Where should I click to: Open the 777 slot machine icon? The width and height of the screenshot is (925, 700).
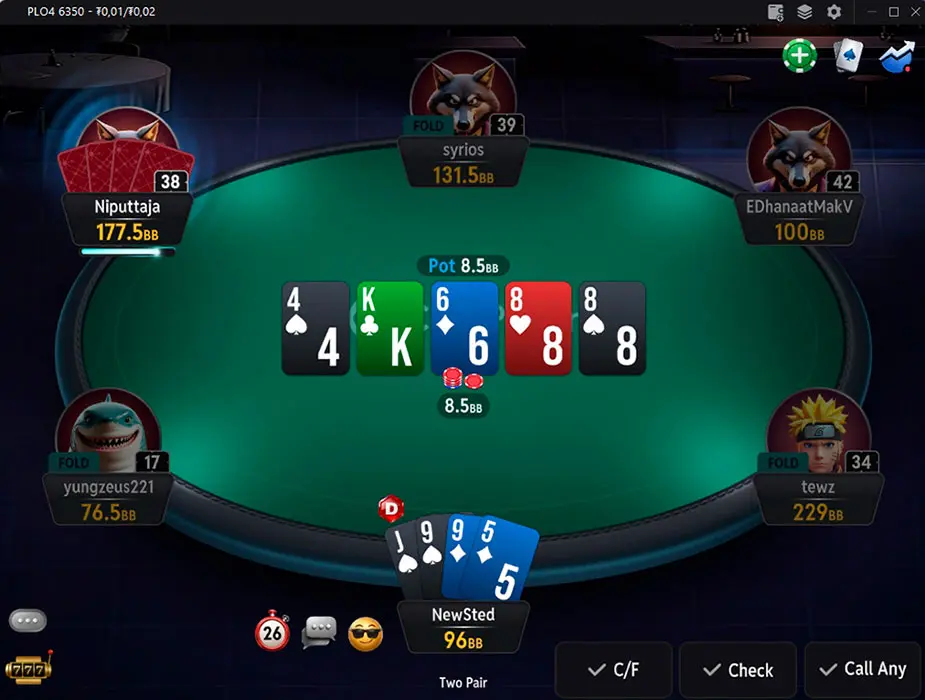click(27, 668)
